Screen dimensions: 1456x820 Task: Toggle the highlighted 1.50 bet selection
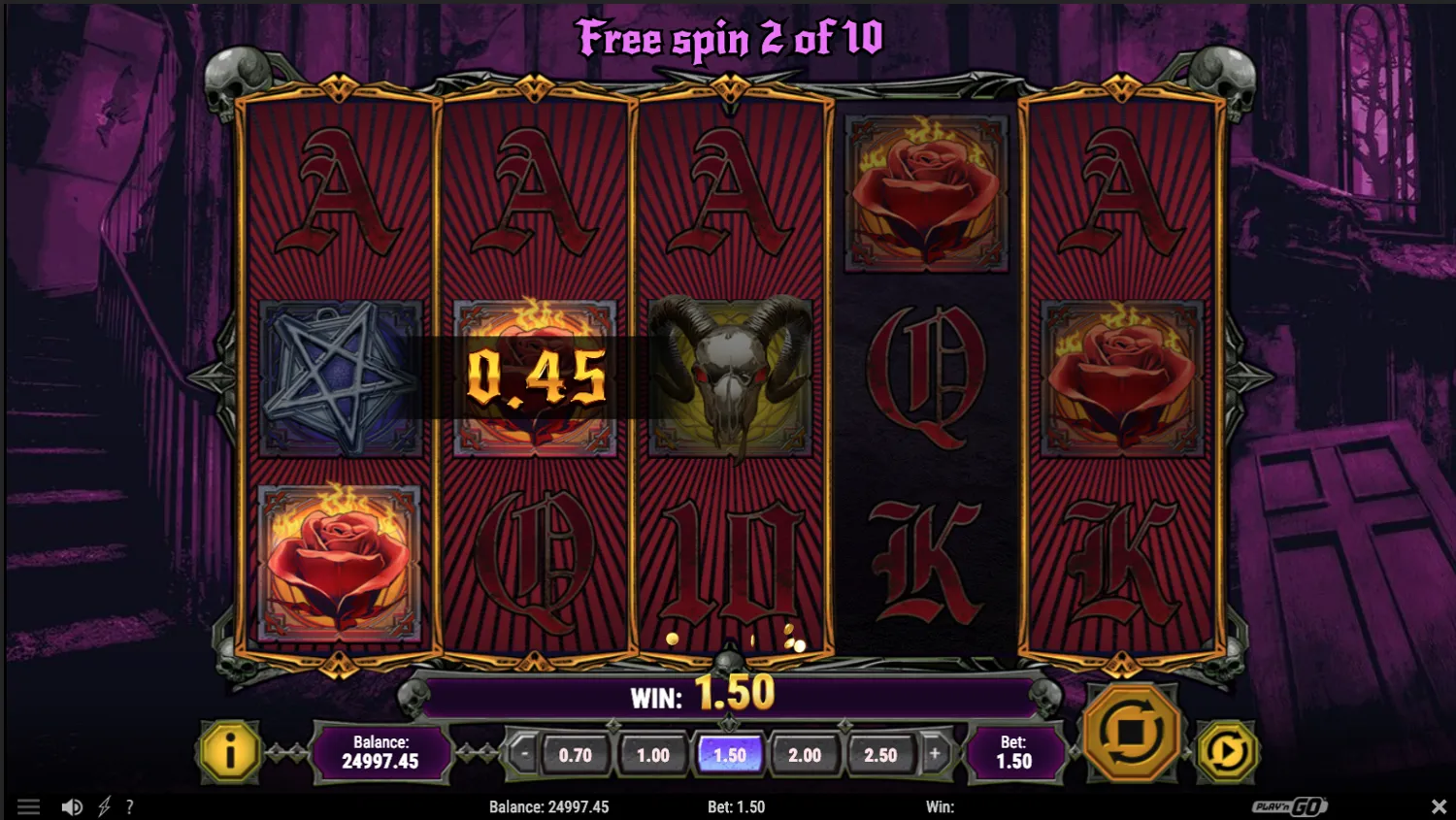click(x=729, y=753)
